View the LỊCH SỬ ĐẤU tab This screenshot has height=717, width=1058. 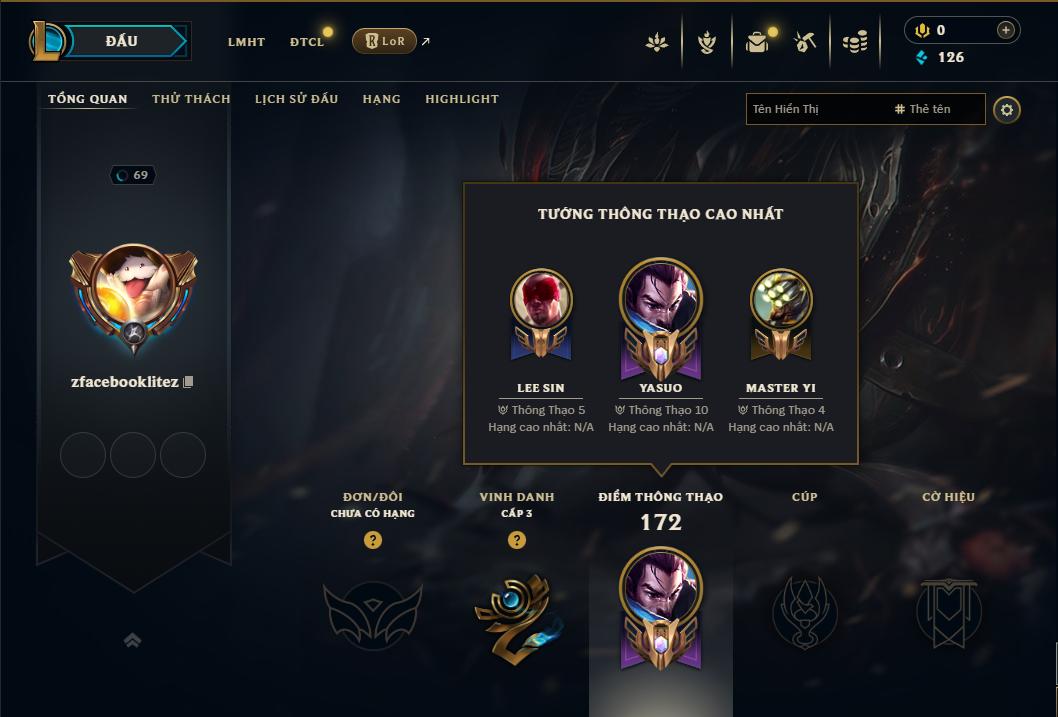click(x=296, y=99)
